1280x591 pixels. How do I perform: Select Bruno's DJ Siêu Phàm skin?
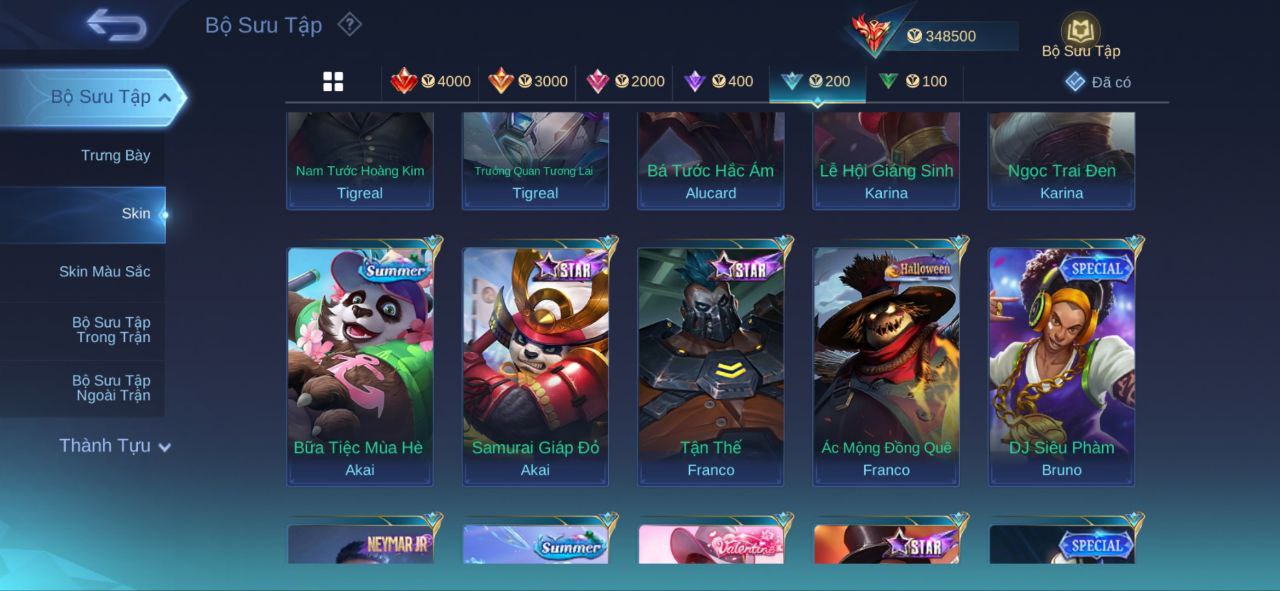[x=1062, y=365]
